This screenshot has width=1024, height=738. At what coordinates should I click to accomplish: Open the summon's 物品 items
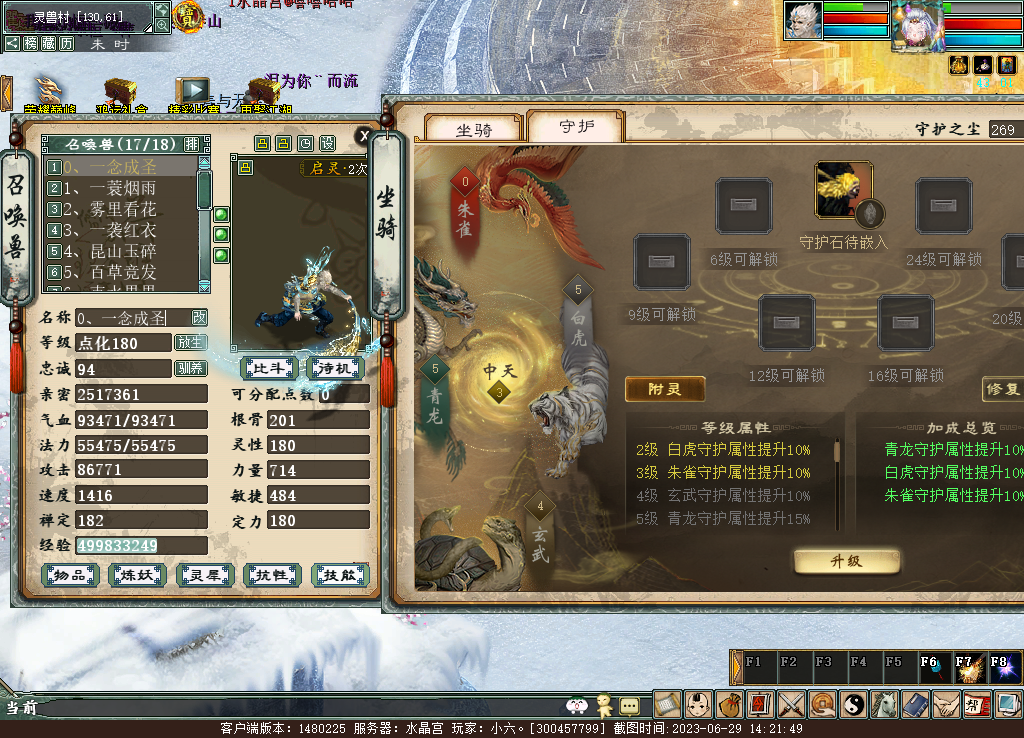pyautogui.click(x=70, y=575)
